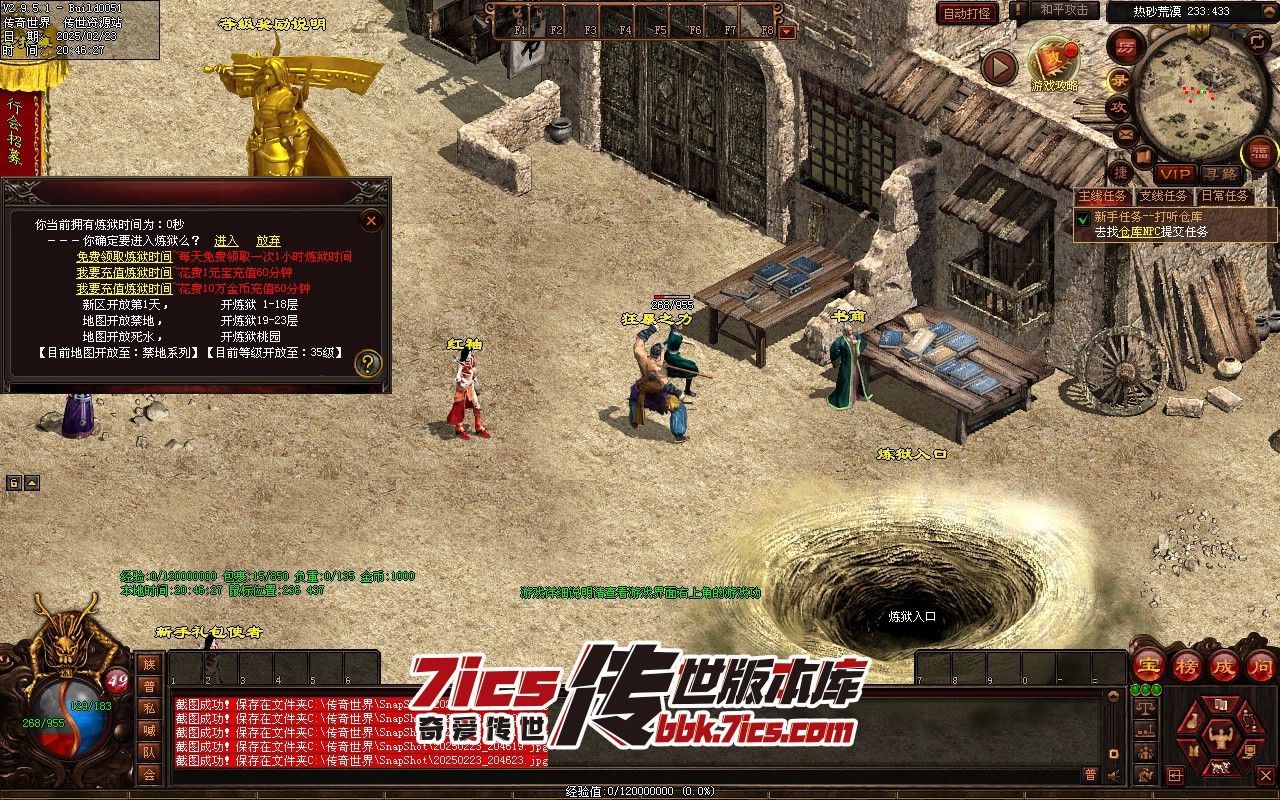Activate 寻路 pathfinding button
This screenshot has height=800, width=1280.
point(1218,174)
